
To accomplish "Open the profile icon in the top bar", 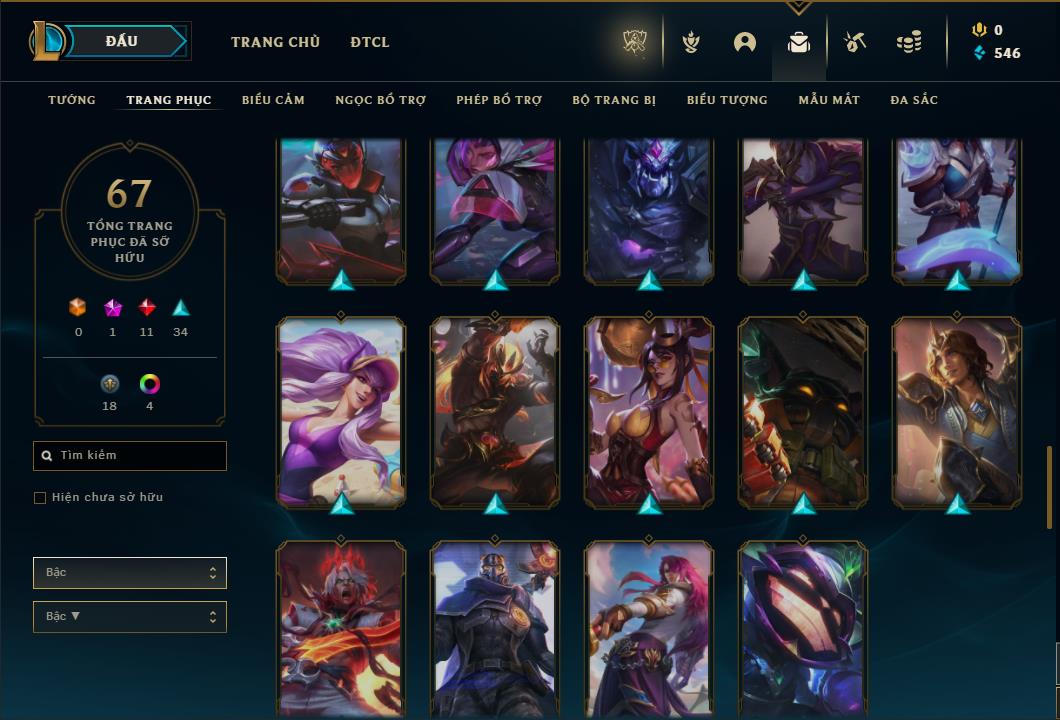I will point(745,42).
